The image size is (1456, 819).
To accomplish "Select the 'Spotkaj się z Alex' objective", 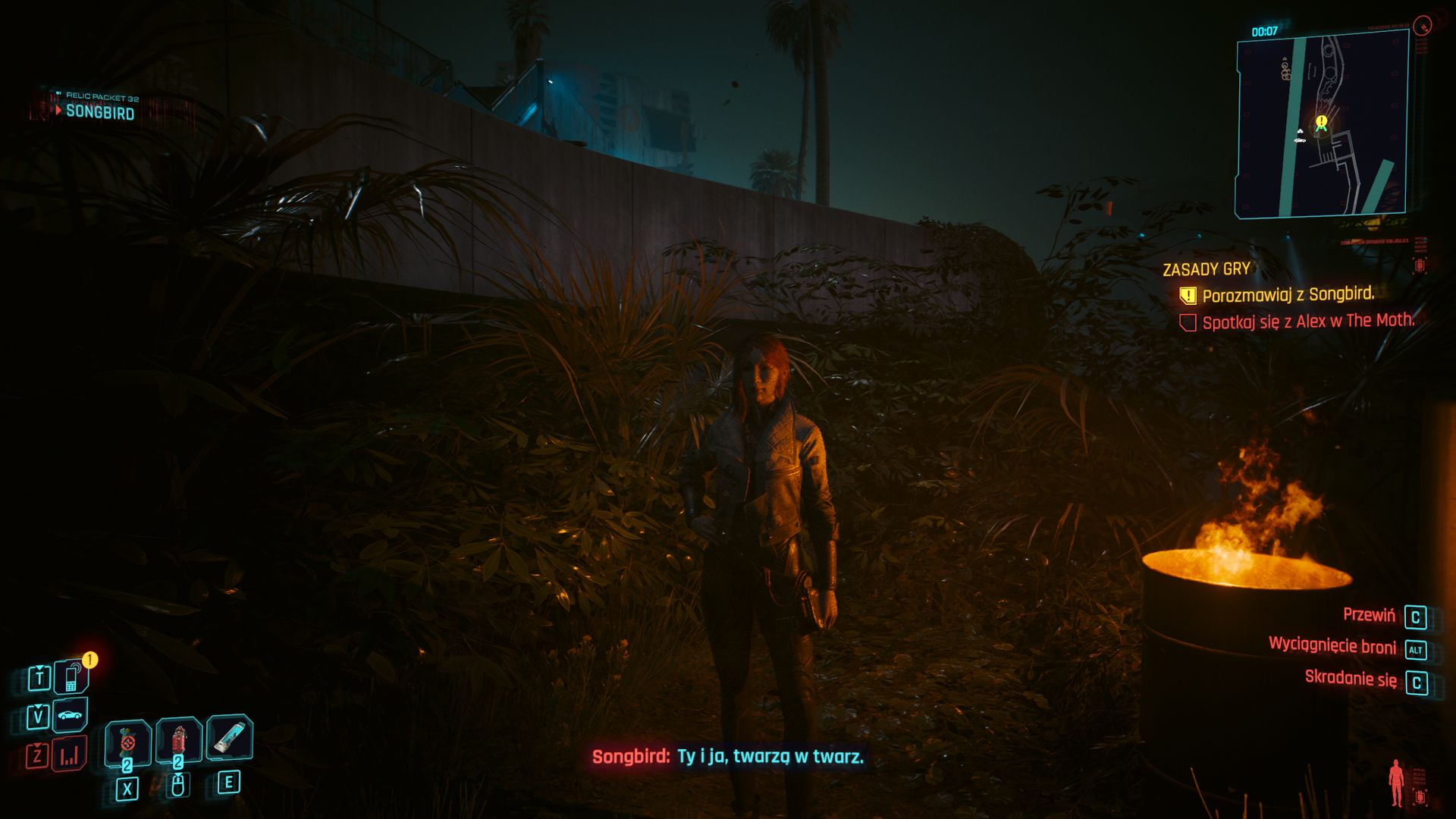I will pos(1307,322).
